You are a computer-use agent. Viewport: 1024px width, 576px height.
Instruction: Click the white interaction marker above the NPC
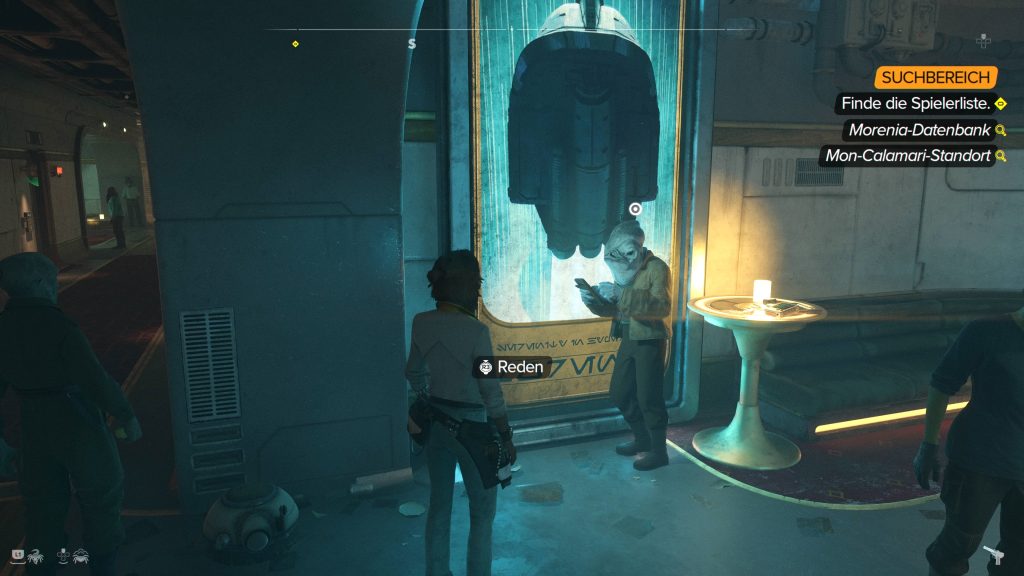tap(635, 209)
